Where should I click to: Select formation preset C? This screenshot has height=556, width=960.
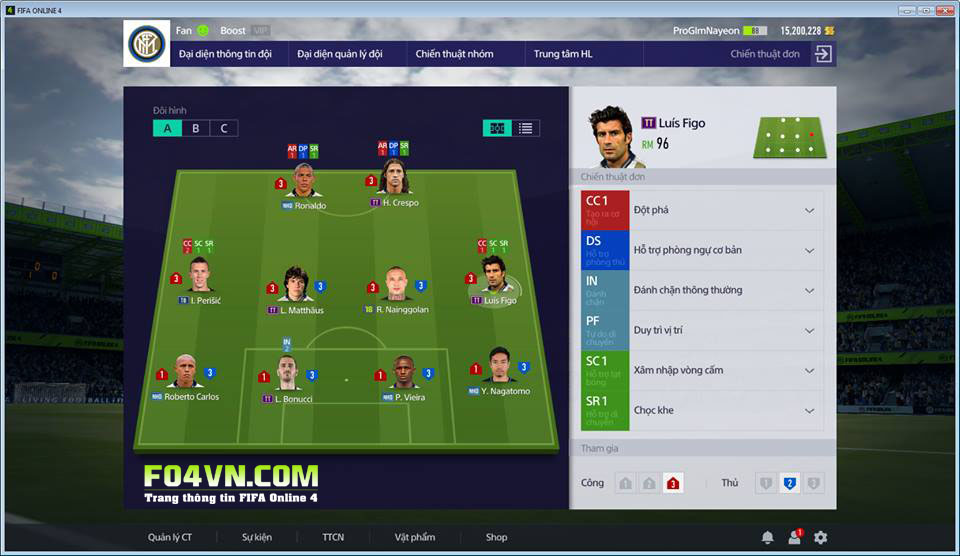[x=224, y=128]
